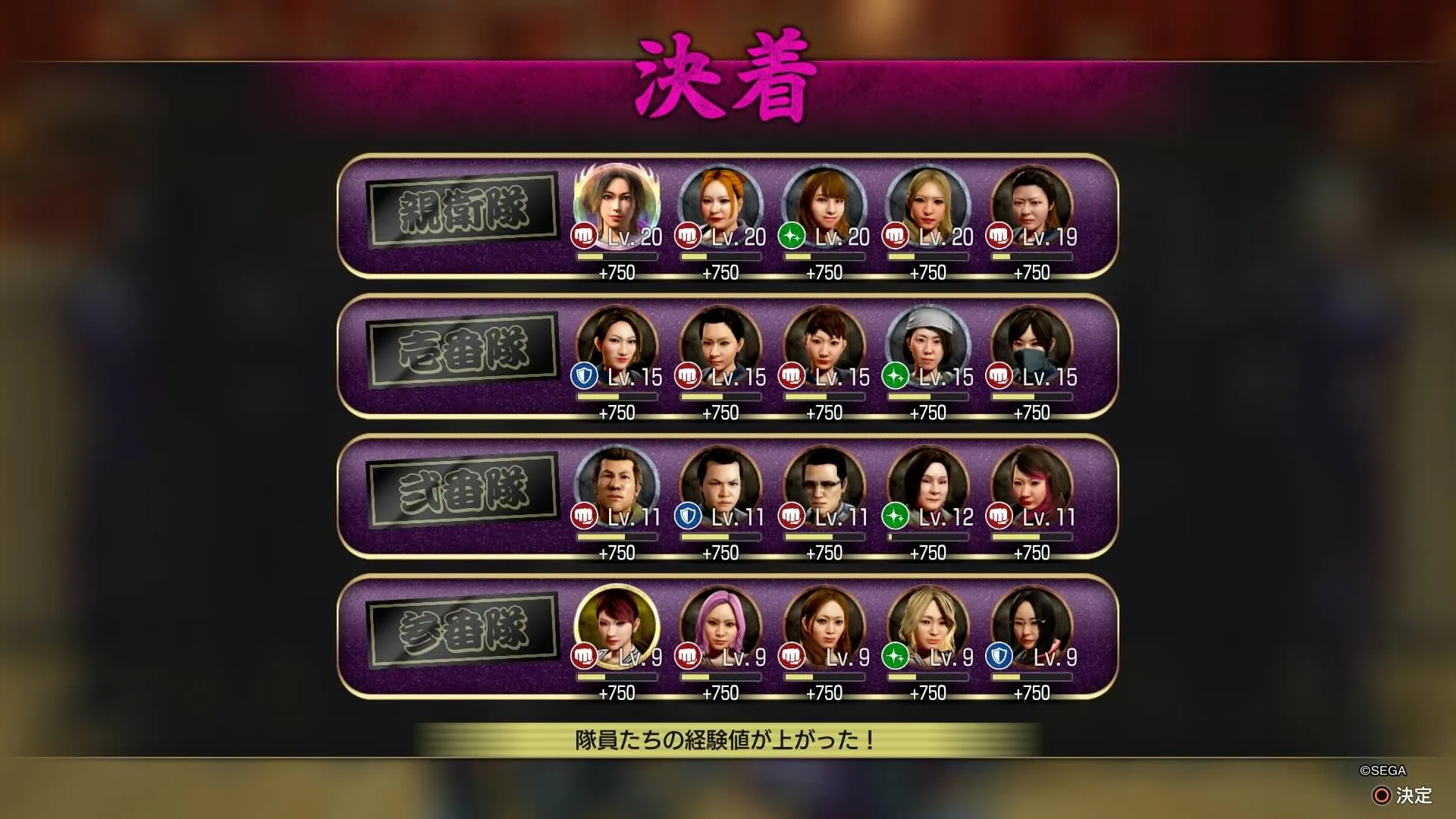Click the green healer icon next to Lv. 12
The image size is (1456, 819).
click(x=896, y=516)
